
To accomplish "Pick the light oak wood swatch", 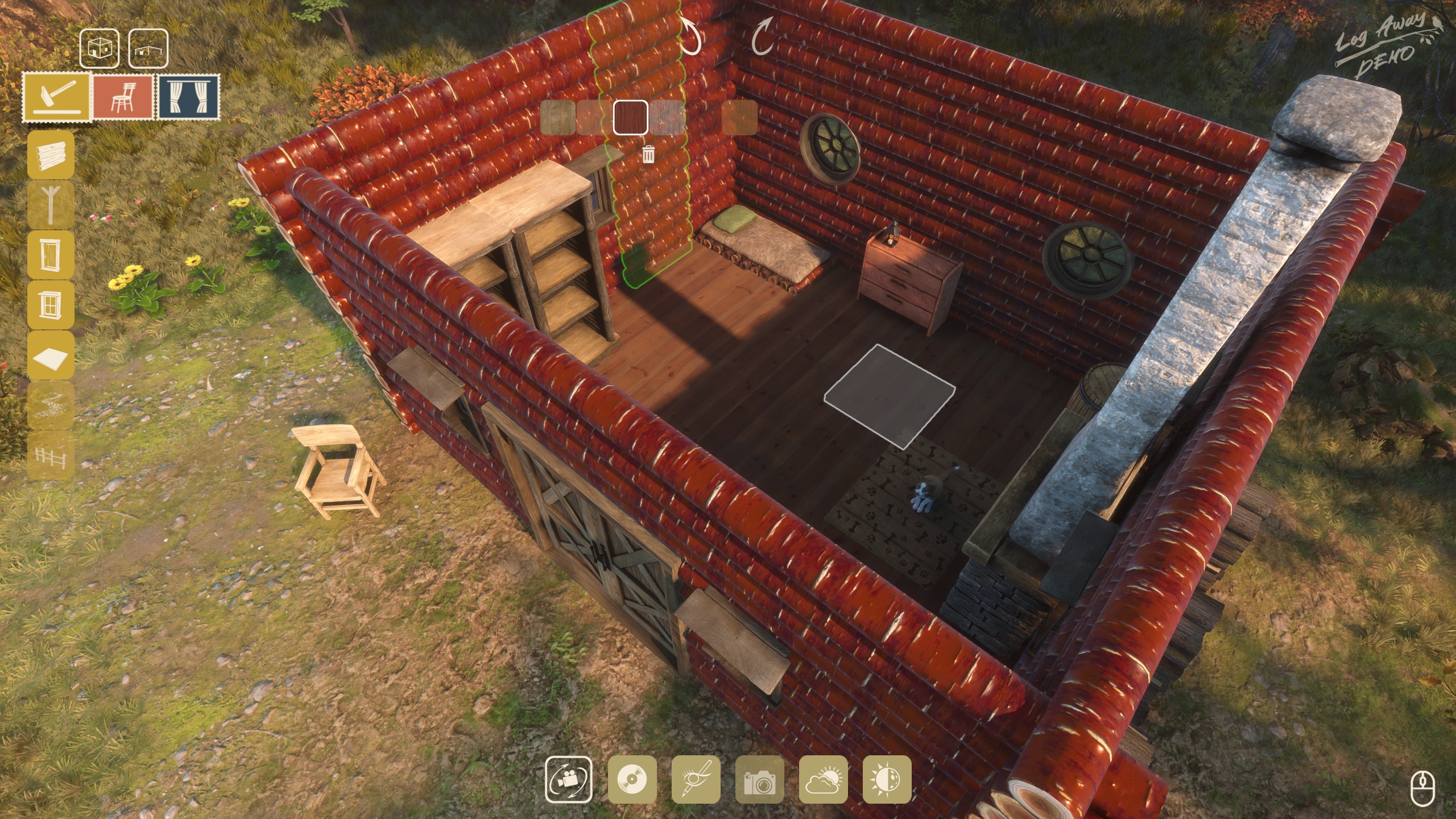I will pyautogui.click(x=557, y=118).
